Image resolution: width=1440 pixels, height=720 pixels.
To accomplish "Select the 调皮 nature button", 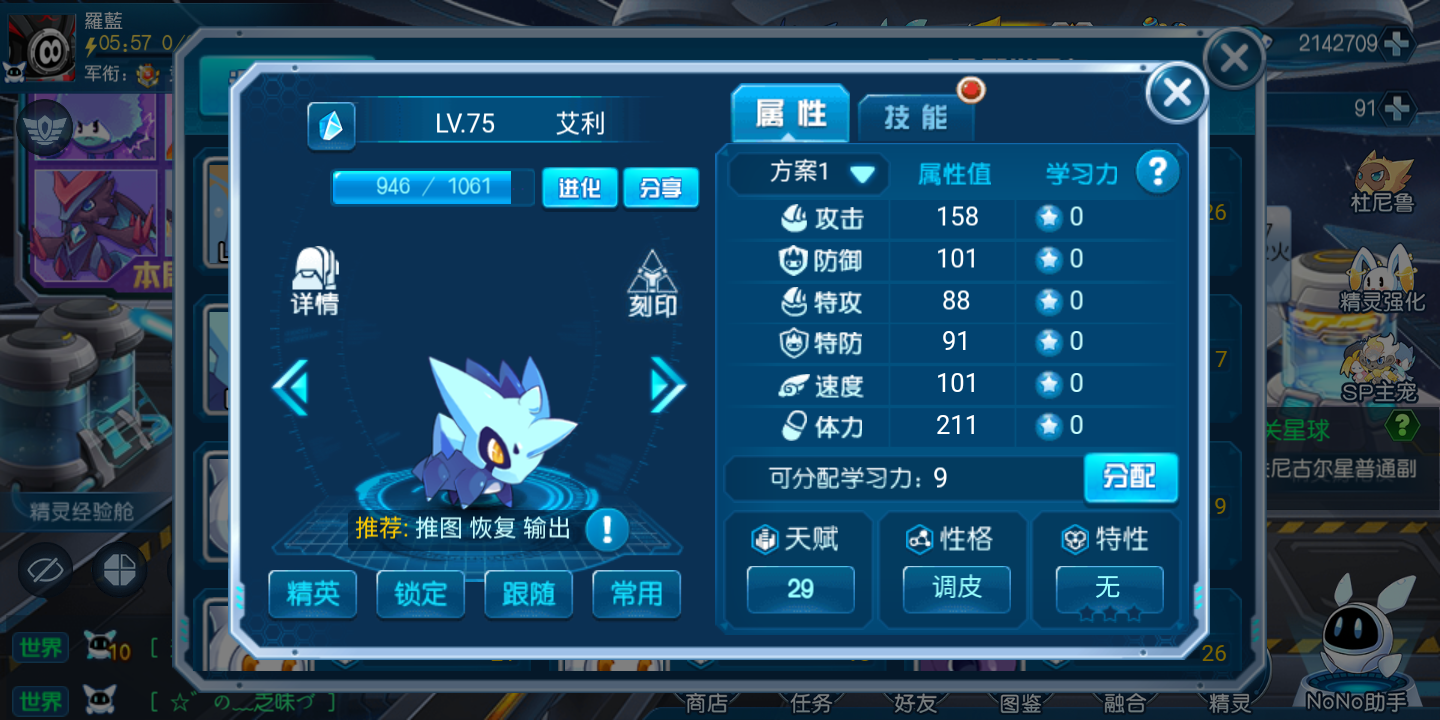I will click(x=956, y=588).
